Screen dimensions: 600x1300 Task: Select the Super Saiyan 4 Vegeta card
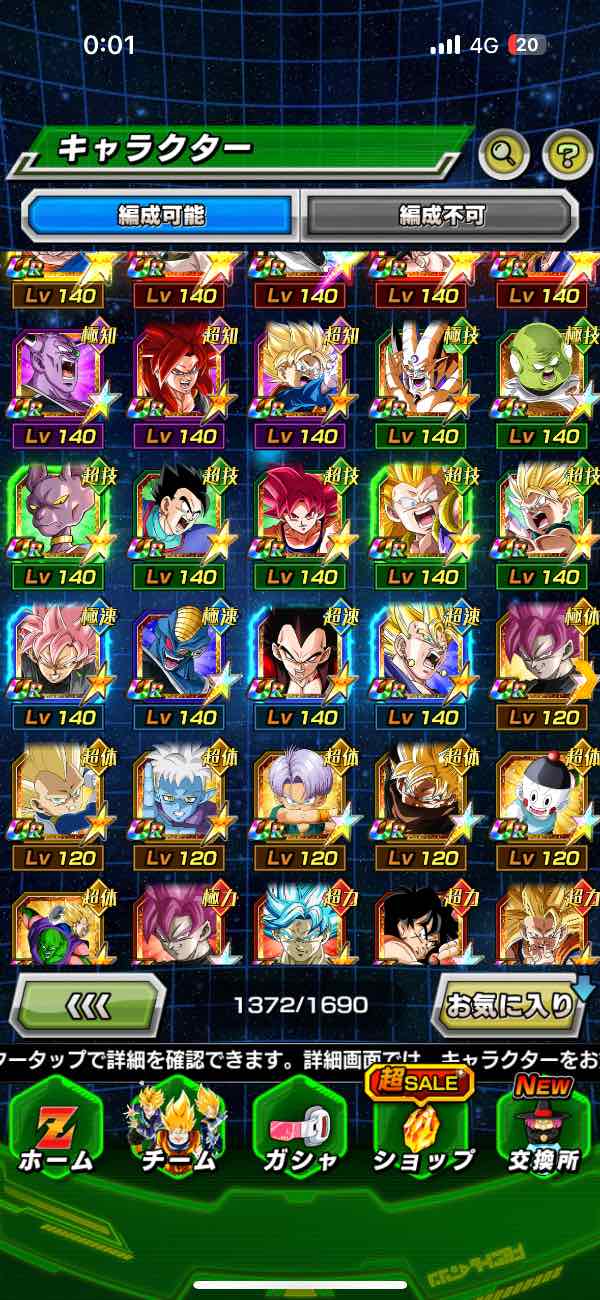(x=301, y=653)
